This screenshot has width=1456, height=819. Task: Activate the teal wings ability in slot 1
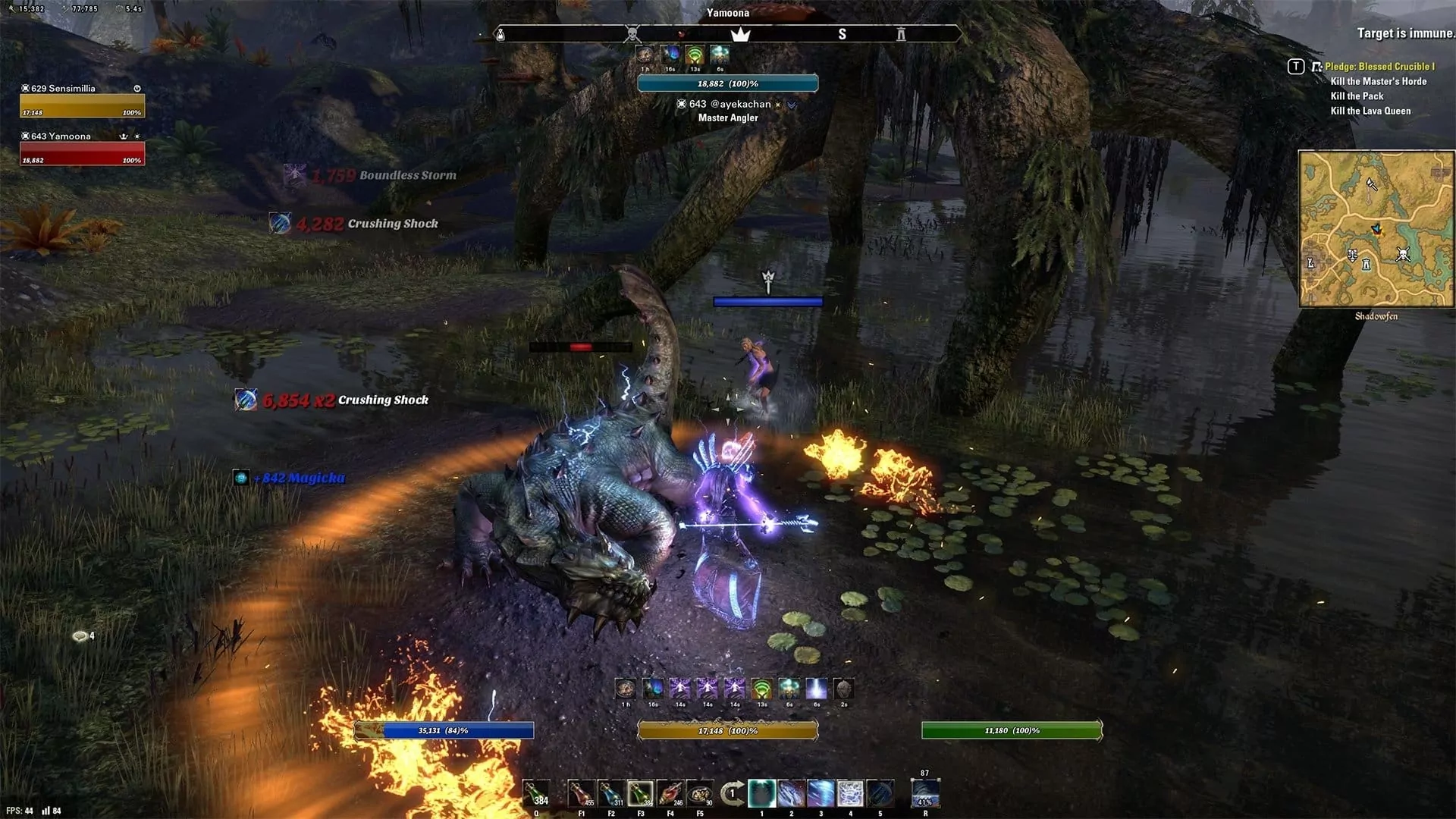(761, 794)
